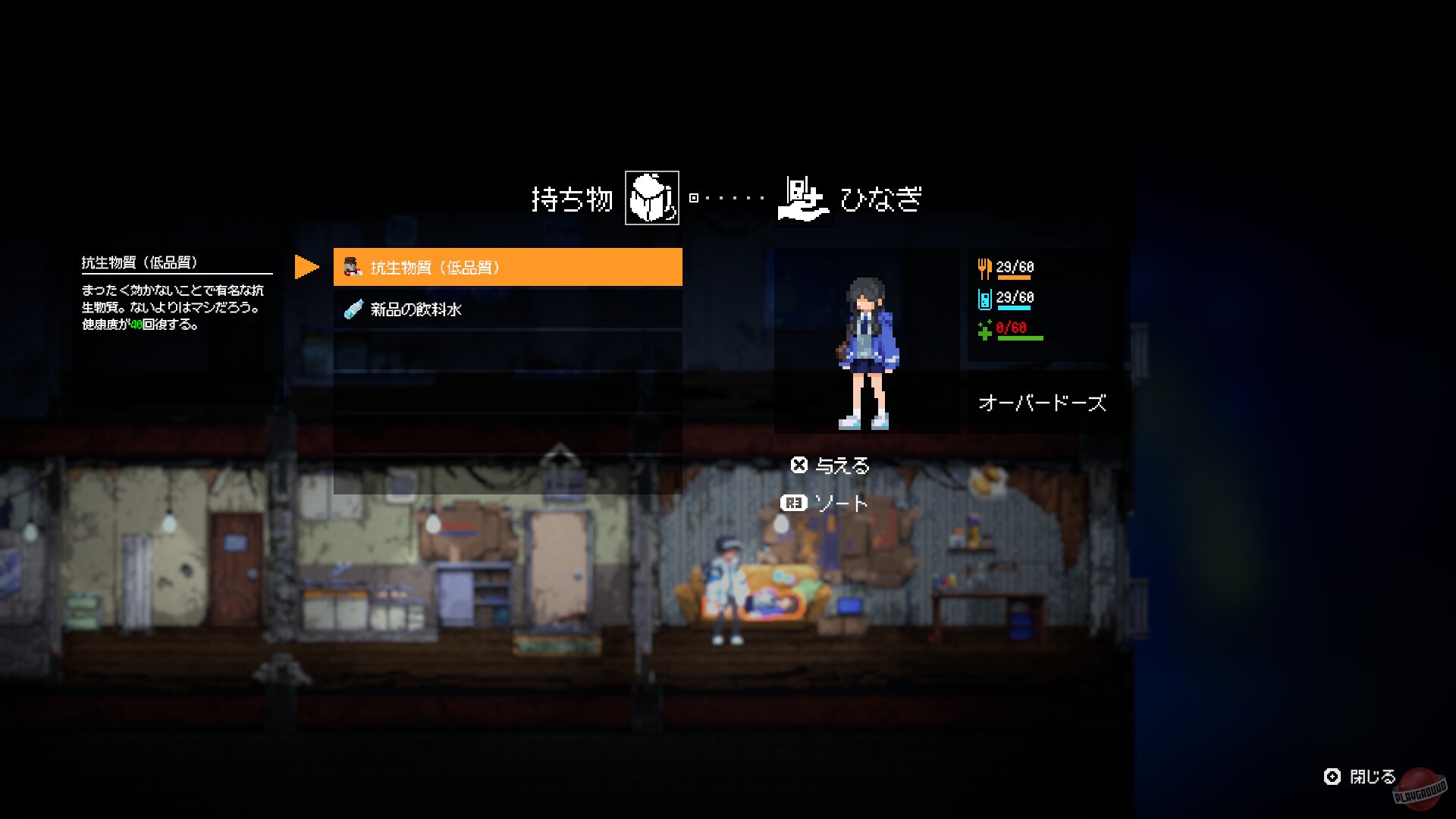This screenshot has height=819, width=1456.
Task: Click the green cross health stat icon
Action: point(984,331)
